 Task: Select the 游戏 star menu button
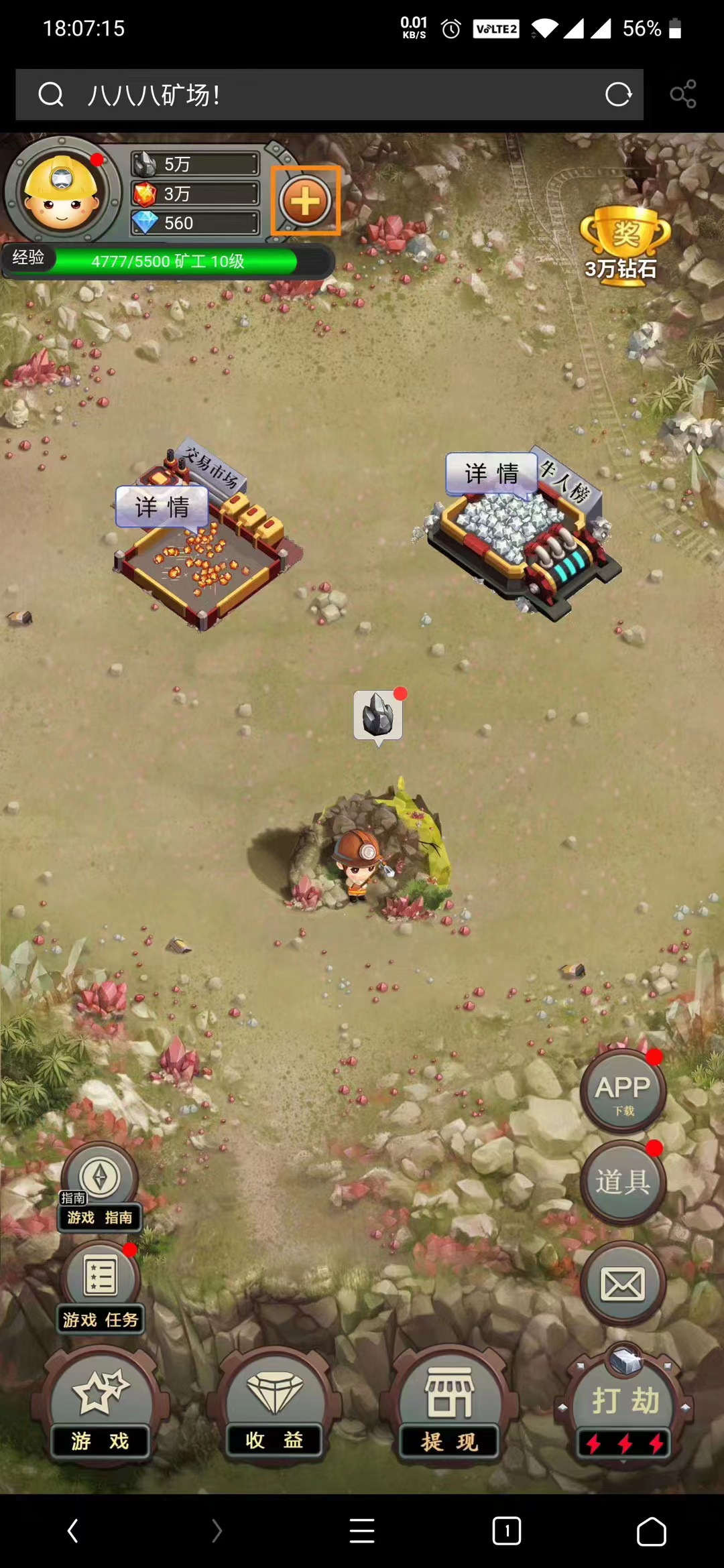(101, 1404)
